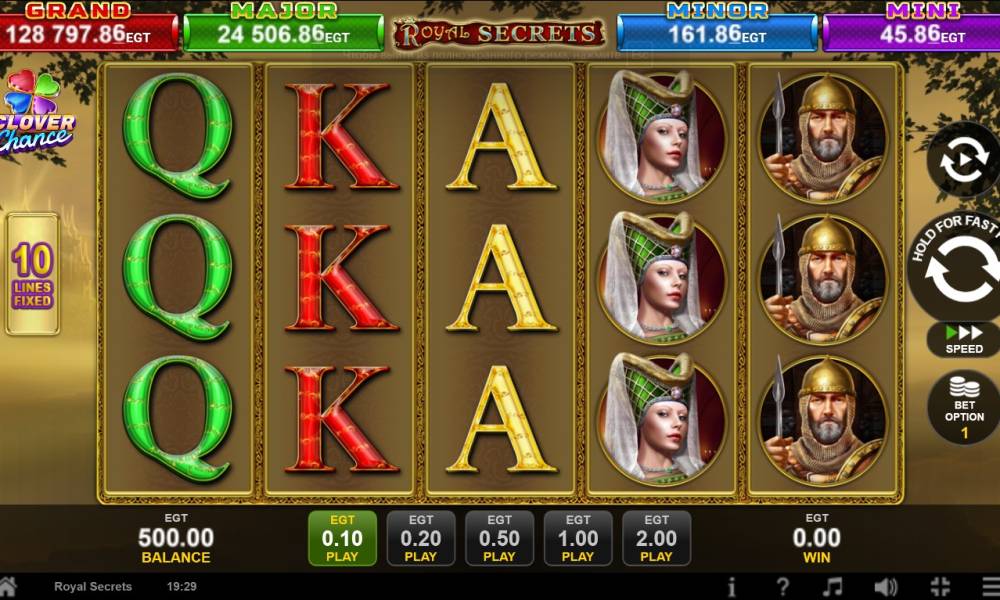The height and width of the screenshot is (600, 1000).
Task: Open the Bet Option selector
Action: point(964,406)
